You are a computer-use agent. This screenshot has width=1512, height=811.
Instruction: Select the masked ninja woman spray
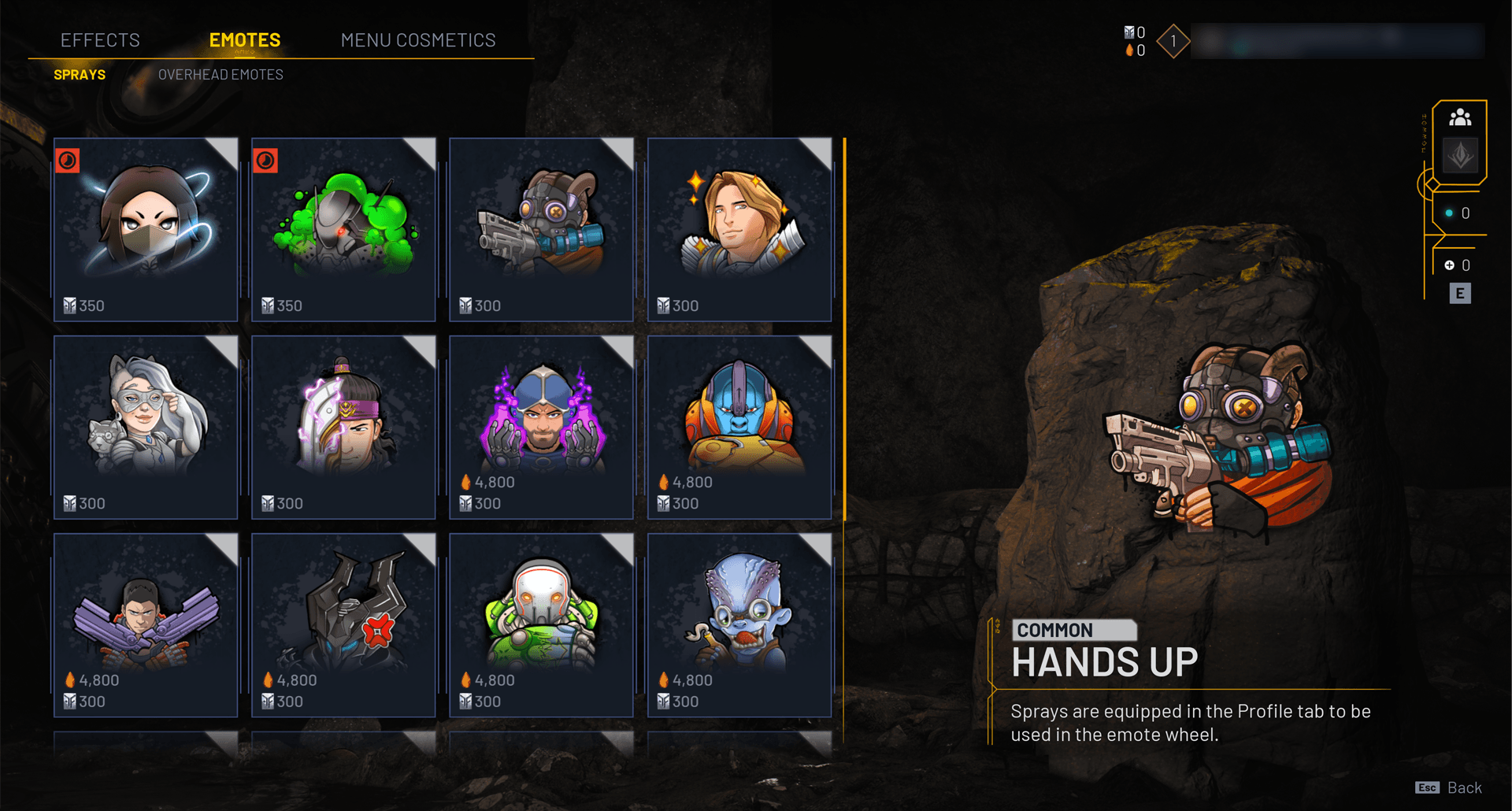[146, 229]
